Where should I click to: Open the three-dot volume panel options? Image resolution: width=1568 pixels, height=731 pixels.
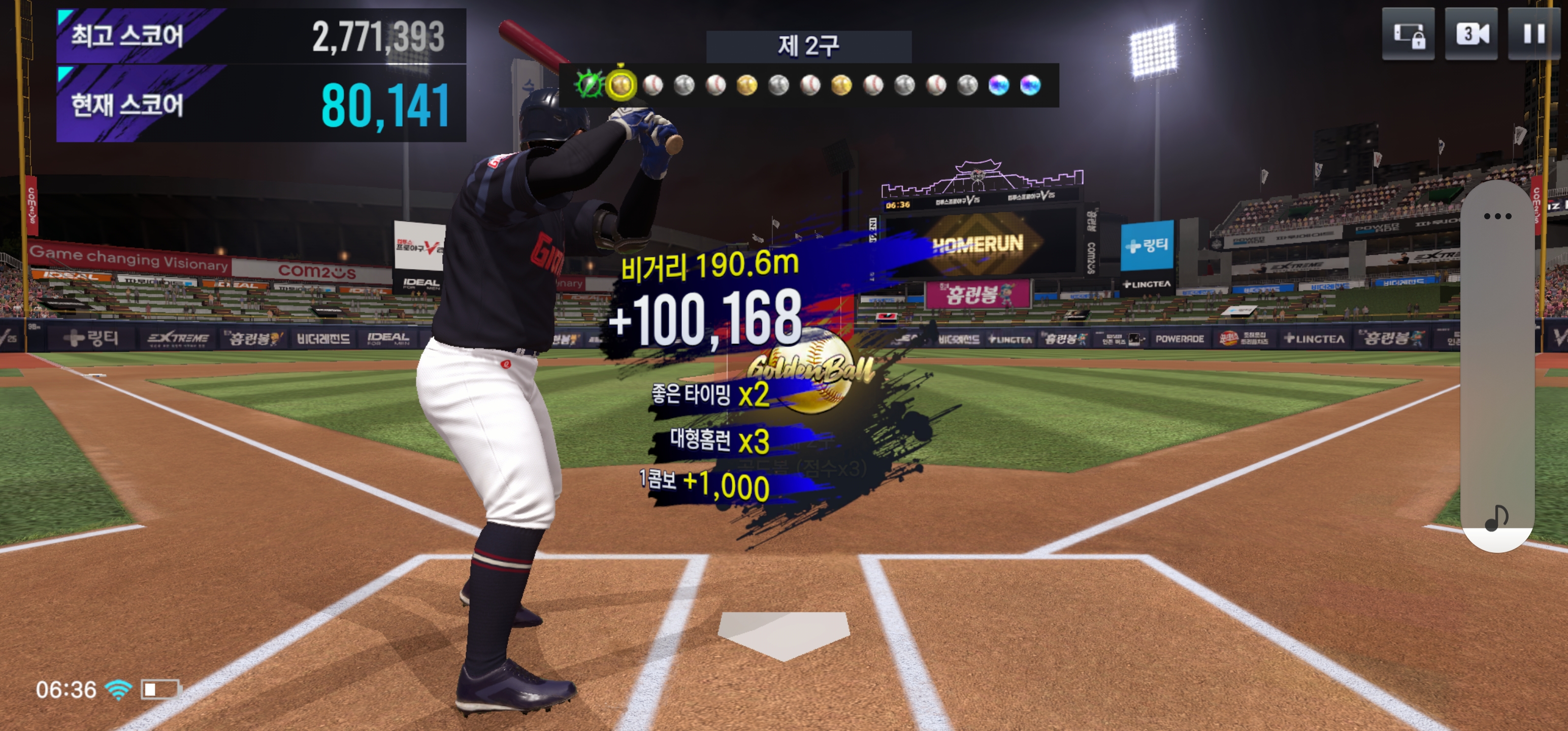[1497, 216]
